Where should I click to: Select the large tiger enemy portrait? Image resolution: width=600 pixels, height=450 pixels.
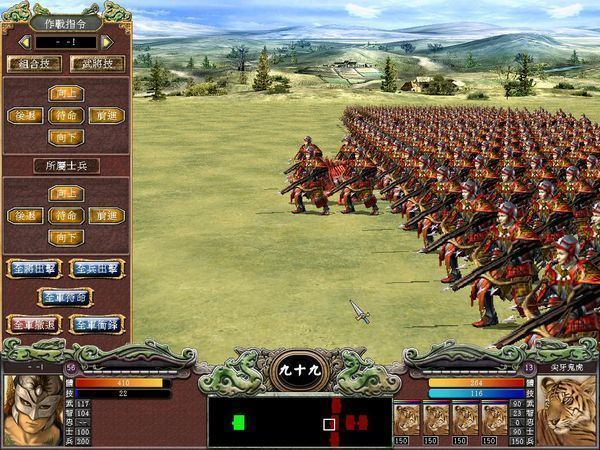click(x=567, y=410)
